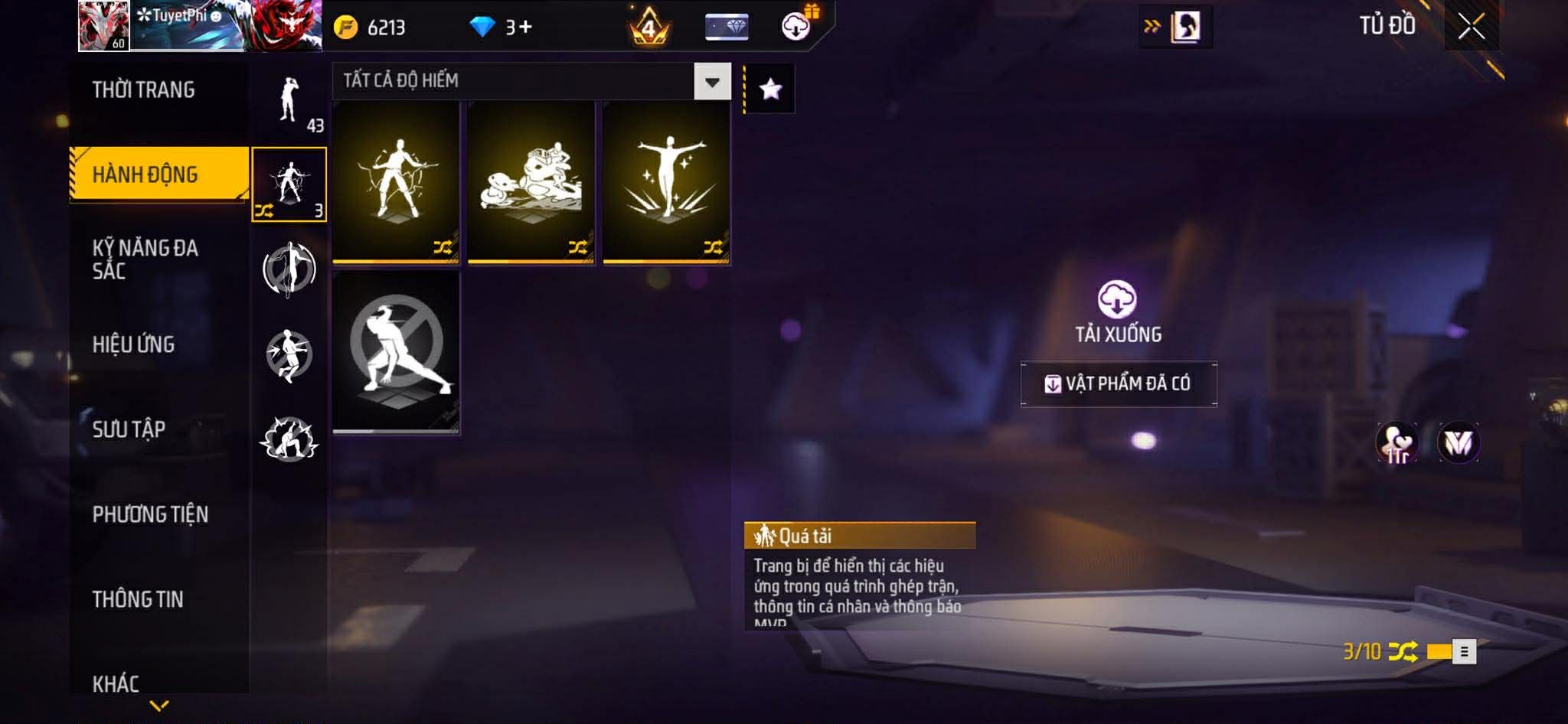Open the Thời Trang category

pos(144,90)
